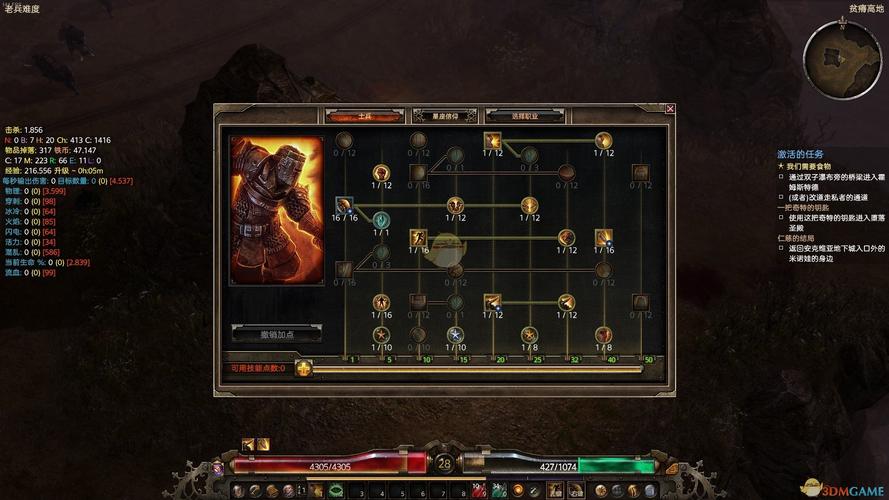Image resolution: width=889 pixels, height=500 pixels.
Task: Select the maxed 16/16 skill icon
Action: (x=344, y=205)
